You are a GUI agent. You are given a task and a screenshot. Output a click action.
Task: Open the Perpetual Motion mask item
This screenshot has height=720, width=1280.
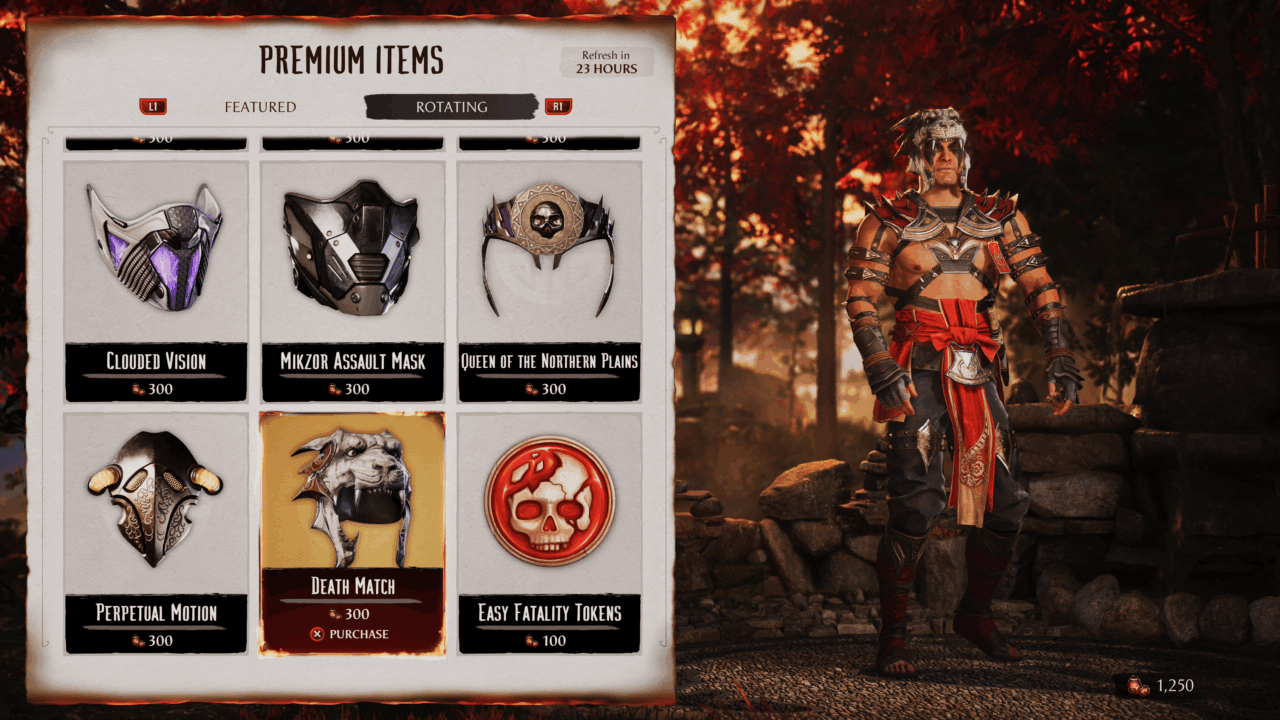pyautogui.click(x=156, y=532)
